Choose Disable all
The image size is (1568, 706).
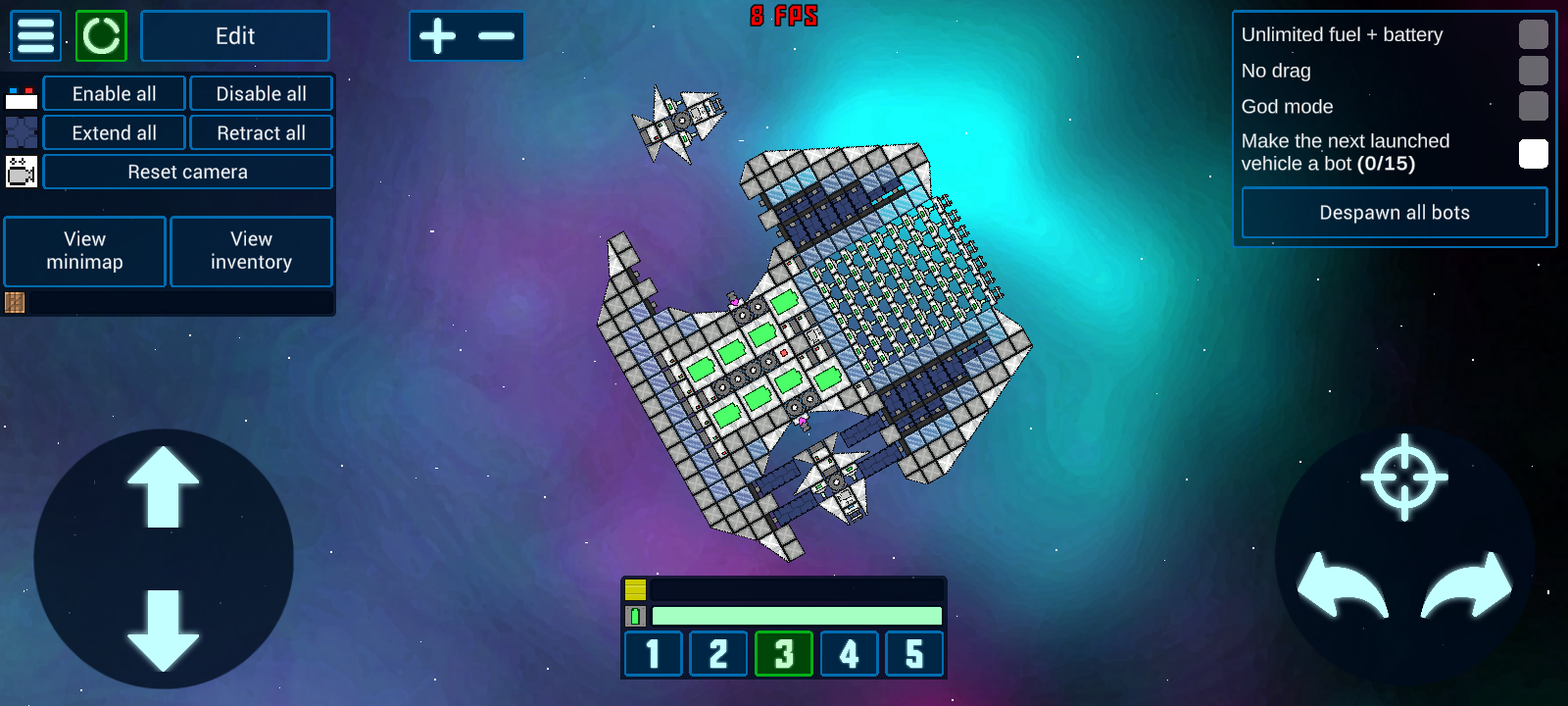(261, 94)
